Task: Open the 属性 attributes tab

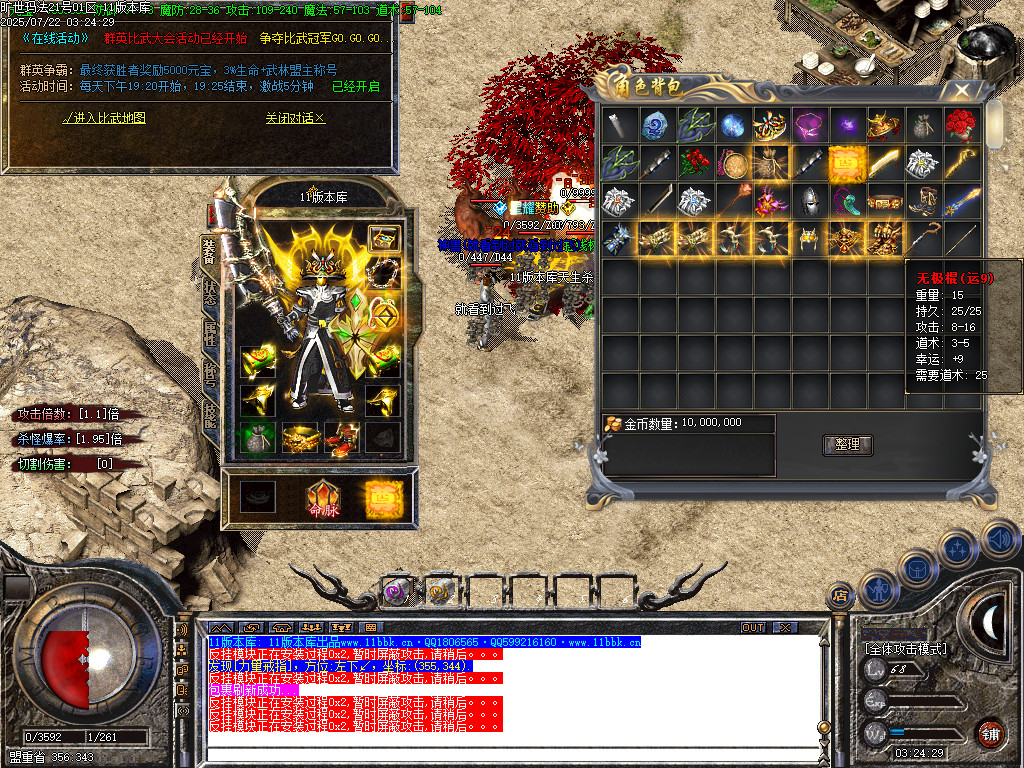Action: click(210, 332)
